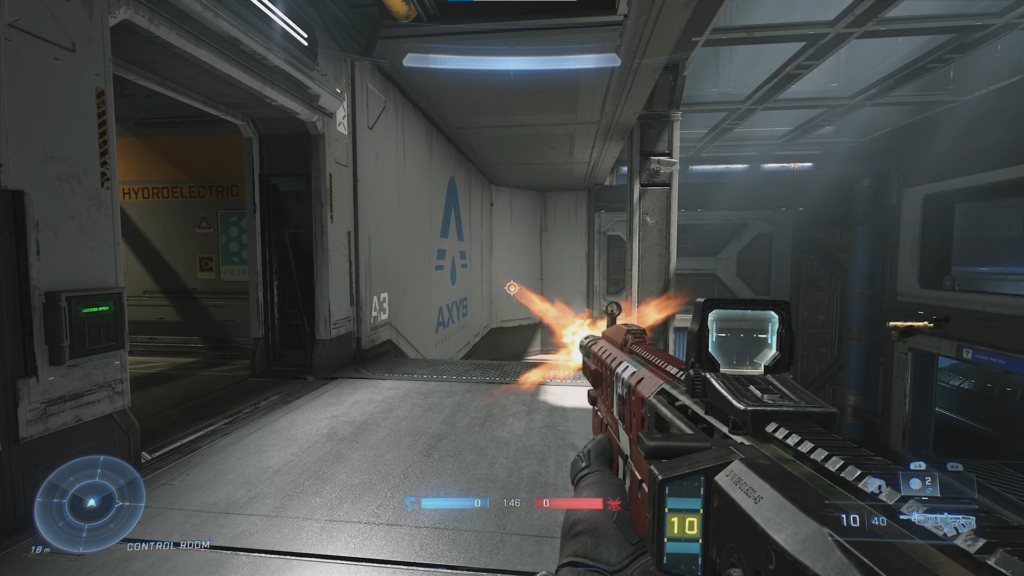Screen dimensions: 1024x576
Task: Click the red team emblem icon
Action: (614, 503)
